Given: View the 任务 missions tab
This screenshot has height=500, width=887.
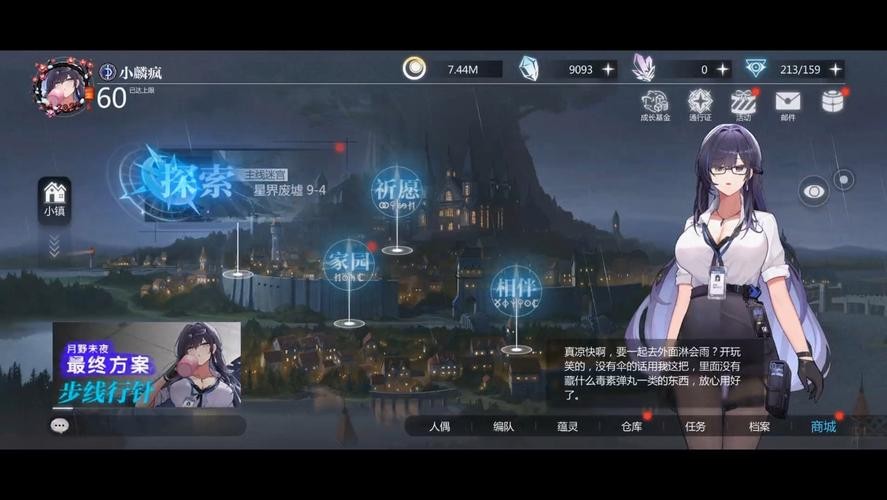Looking at the screenshot, I should pyautogui.click(x=695, y=426).
